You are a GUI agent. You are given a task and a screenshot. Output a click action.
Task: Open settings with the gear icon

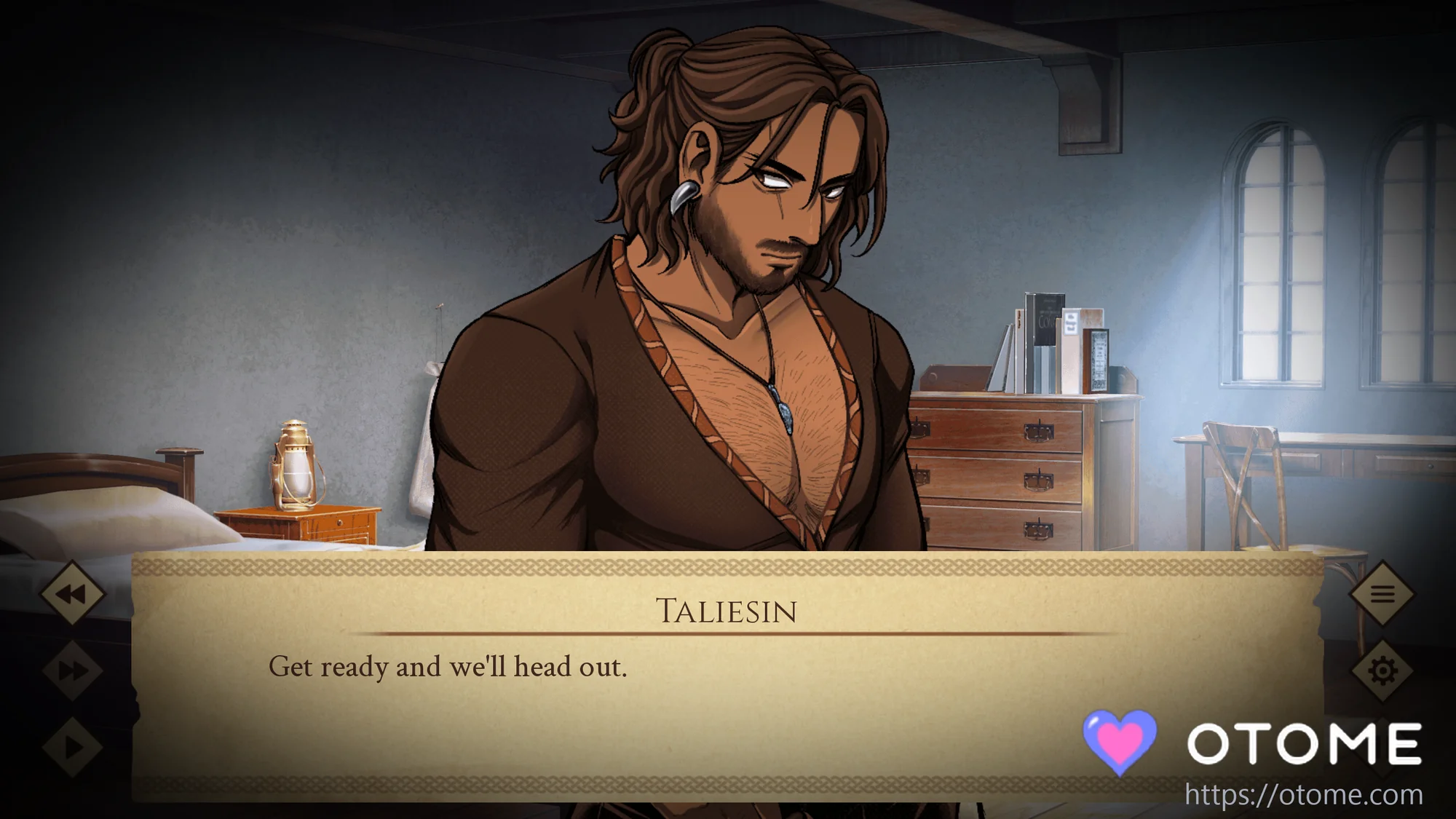[x=1382, y=670]
